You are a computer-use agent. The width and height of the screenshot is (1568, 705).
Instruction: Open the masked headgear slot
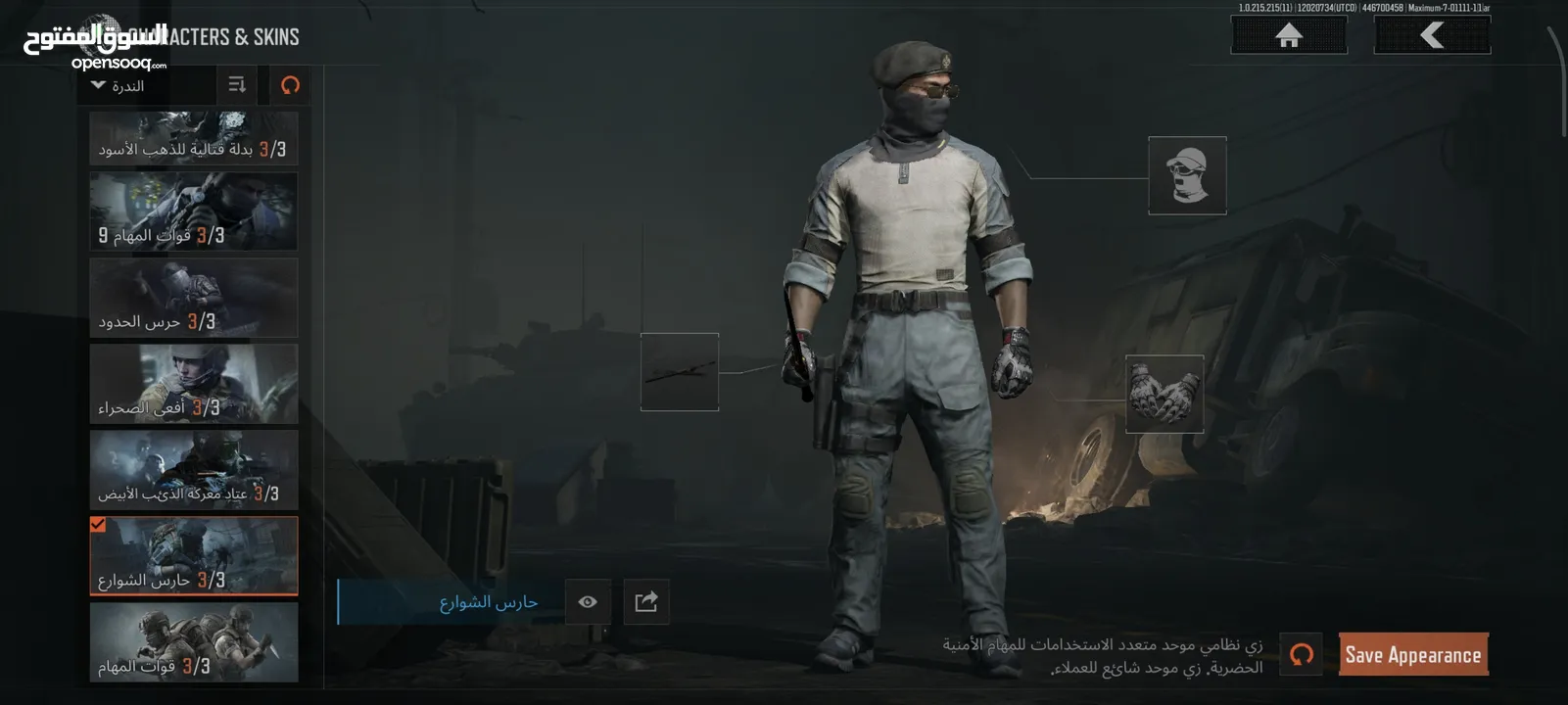[1187, 175]
